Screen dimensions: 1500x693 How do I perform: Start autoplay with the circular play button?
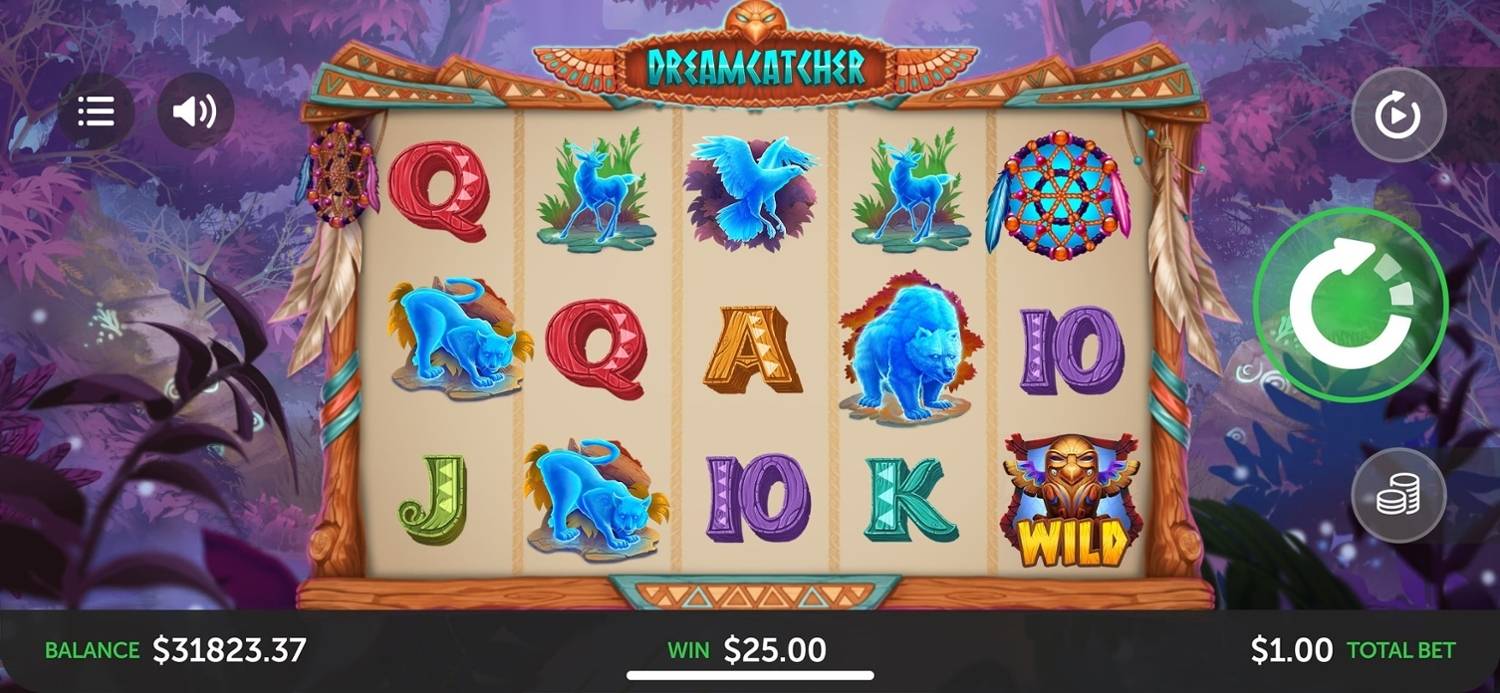click(x=1398, y=116)
